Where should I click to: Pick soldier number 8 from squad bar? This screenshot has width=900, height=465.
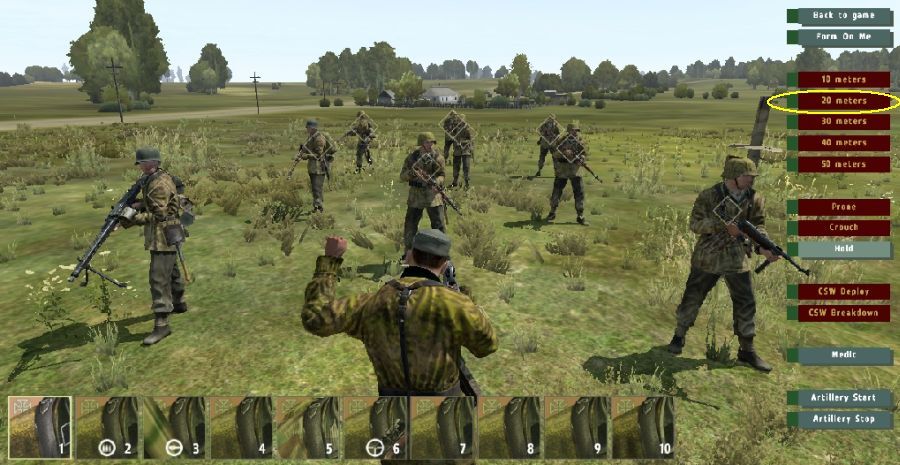pyautogui.click(x=509, y=428)
